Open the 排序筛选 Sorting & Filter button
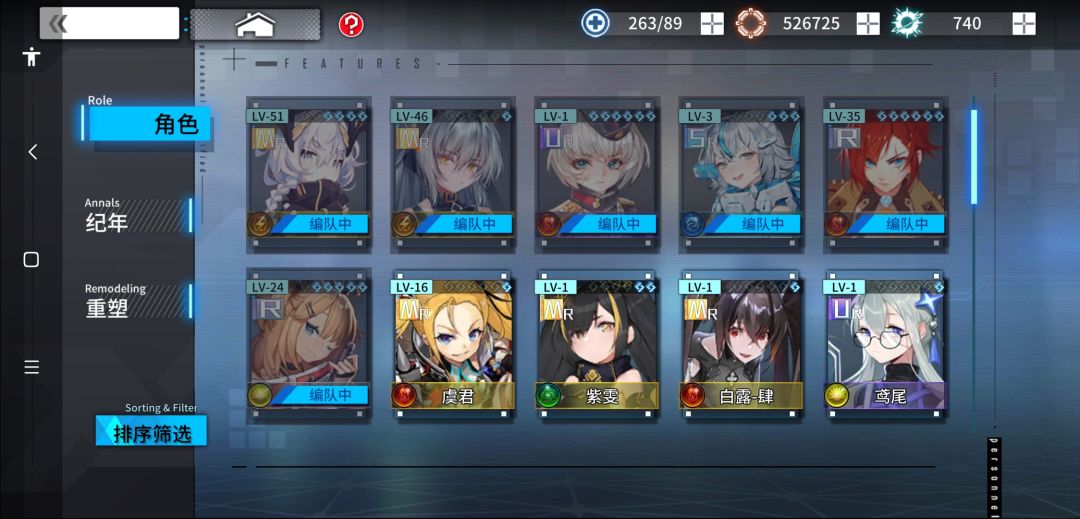This screenshot has height=519, width=1080. (152, 432)
